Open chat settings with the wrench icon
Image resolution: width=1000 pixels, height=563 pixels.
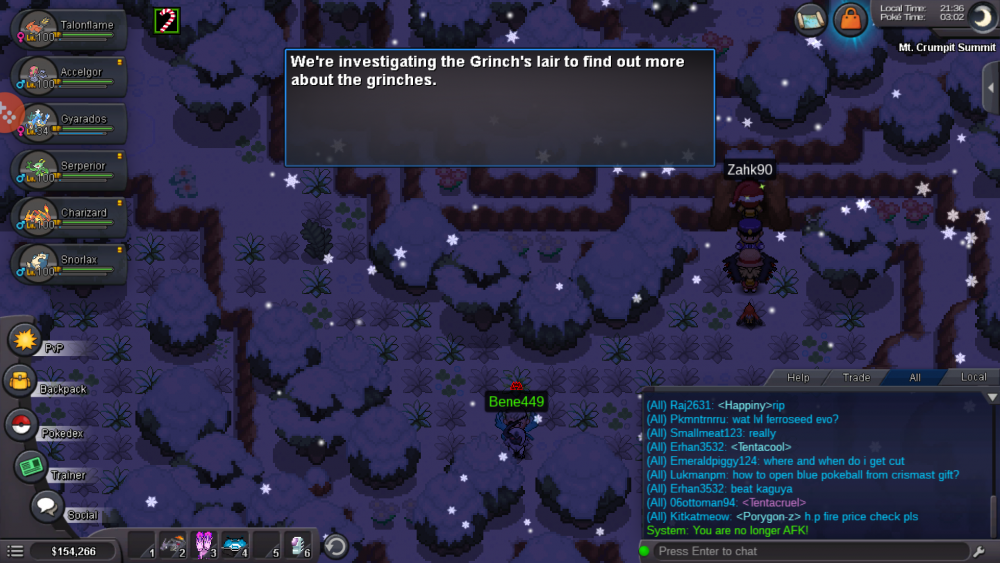pos(978,551)
